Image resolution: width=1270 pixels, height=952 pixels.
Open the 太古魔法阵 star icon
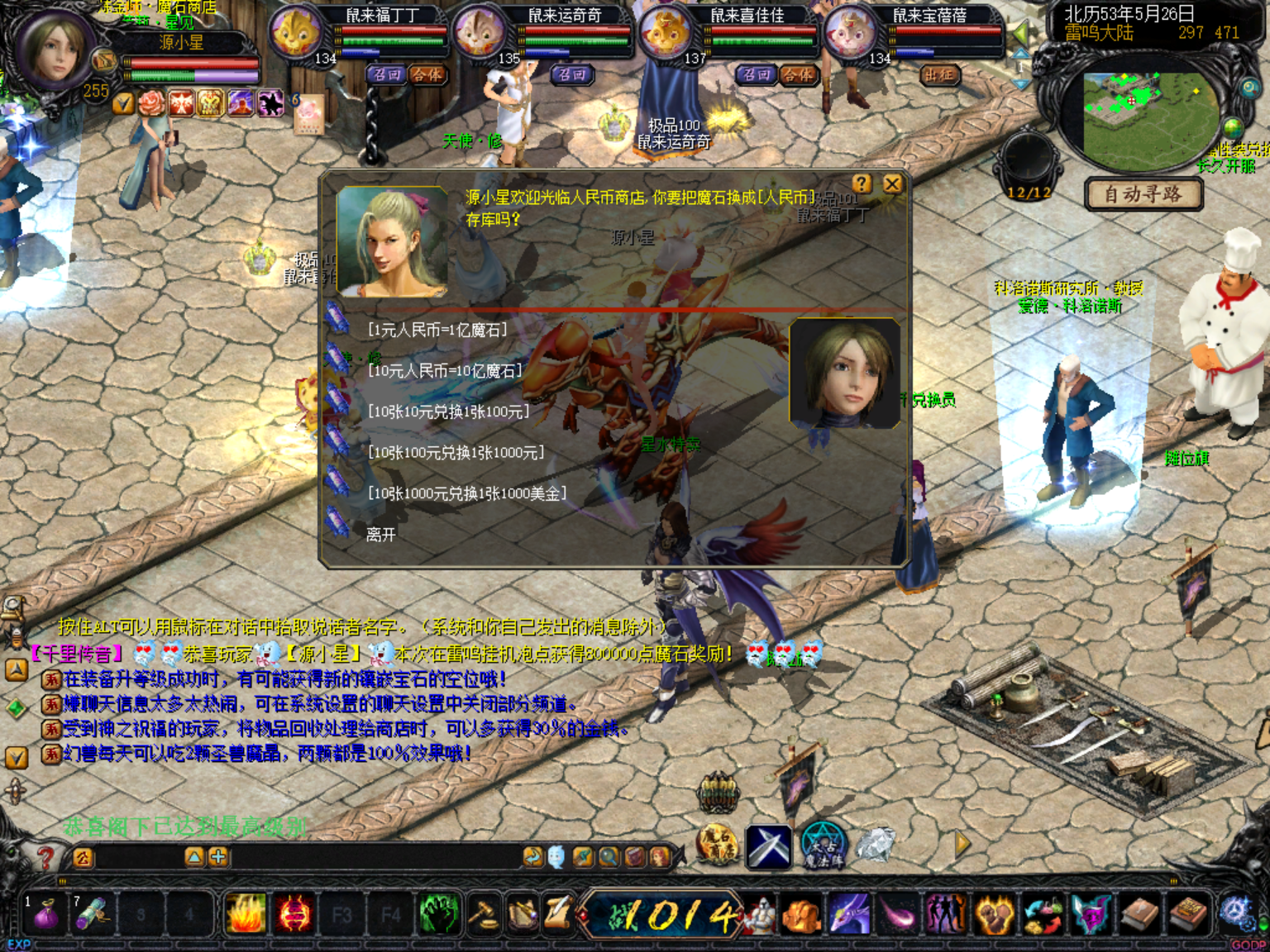tap(823, 845)
